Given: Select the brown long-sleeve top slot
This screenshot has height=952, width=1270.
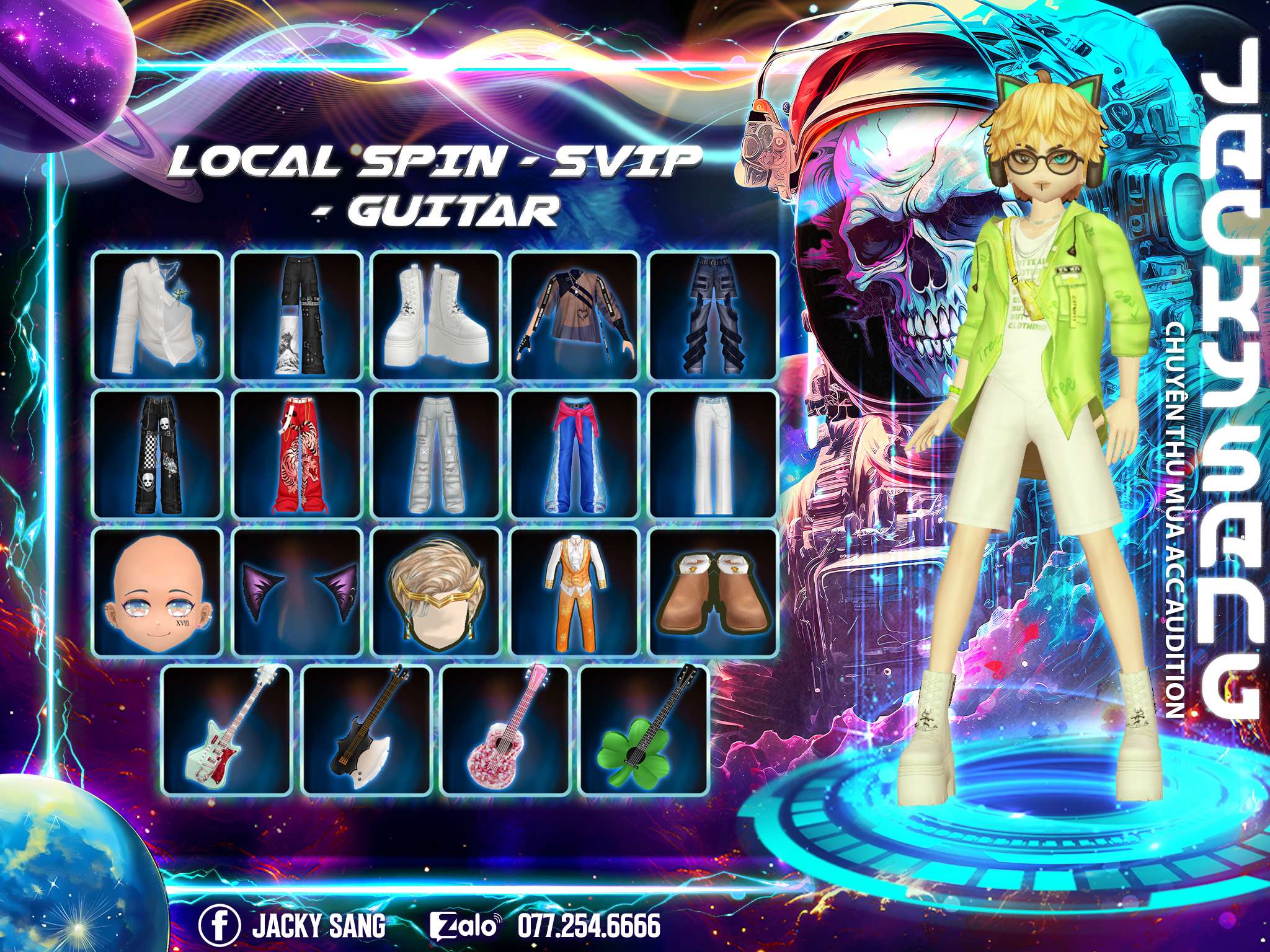Looking at the screenshot, I should tap(575, 315).
